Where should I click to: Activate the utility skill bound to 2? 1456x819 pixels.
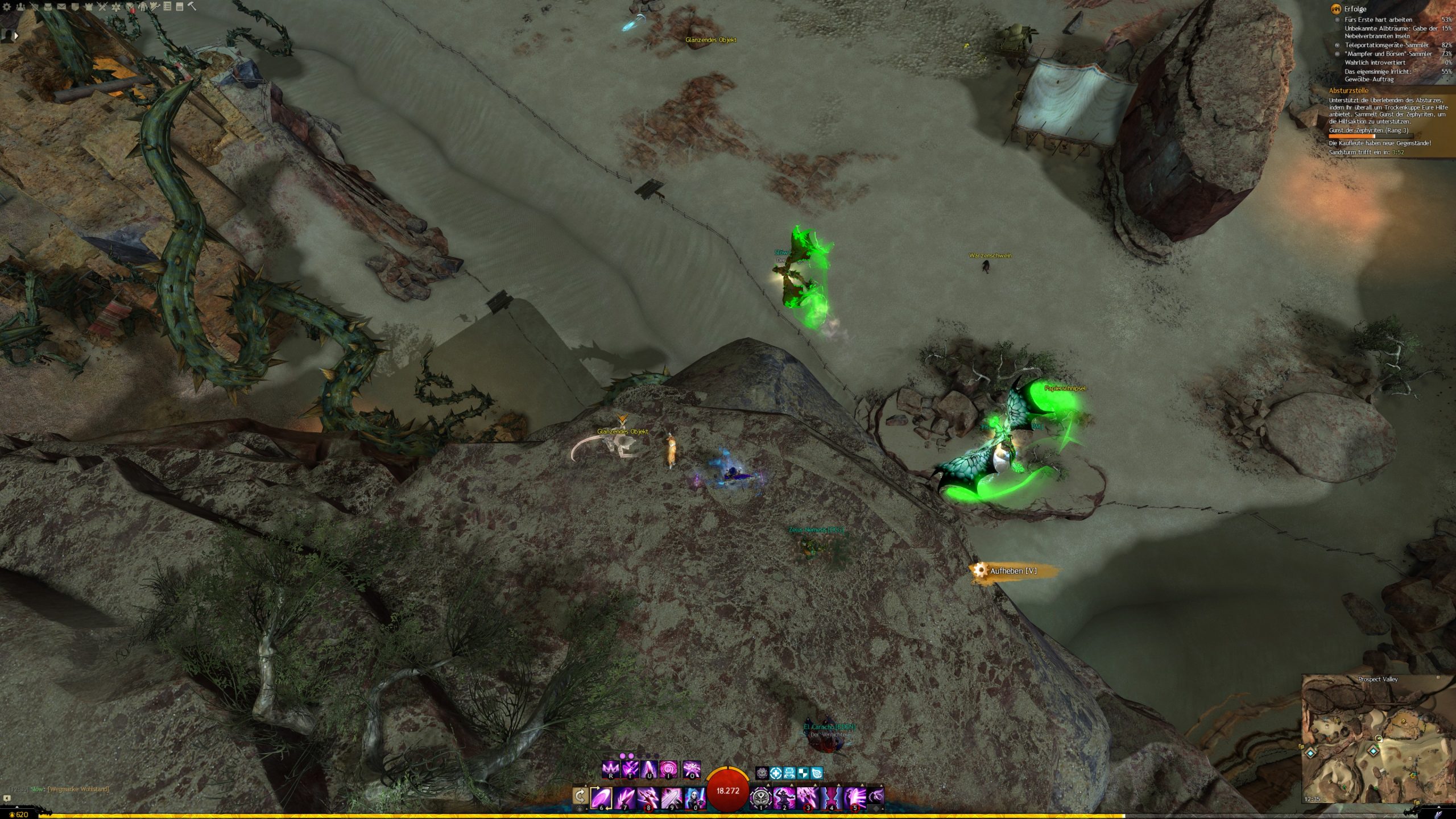click(784, 797)
